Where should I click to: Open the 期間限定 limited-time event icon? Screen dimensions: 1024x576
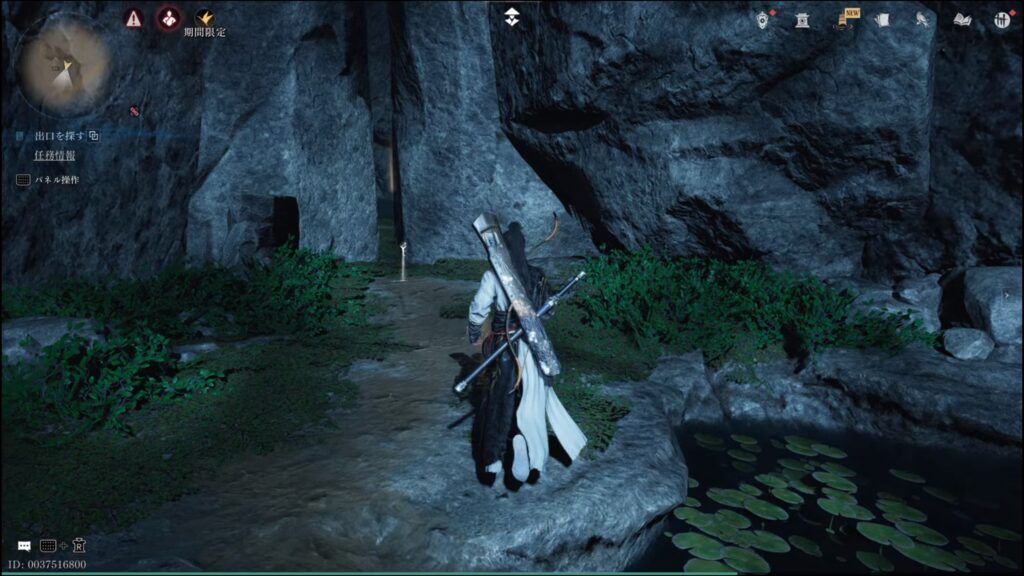(x=205, y=18)
